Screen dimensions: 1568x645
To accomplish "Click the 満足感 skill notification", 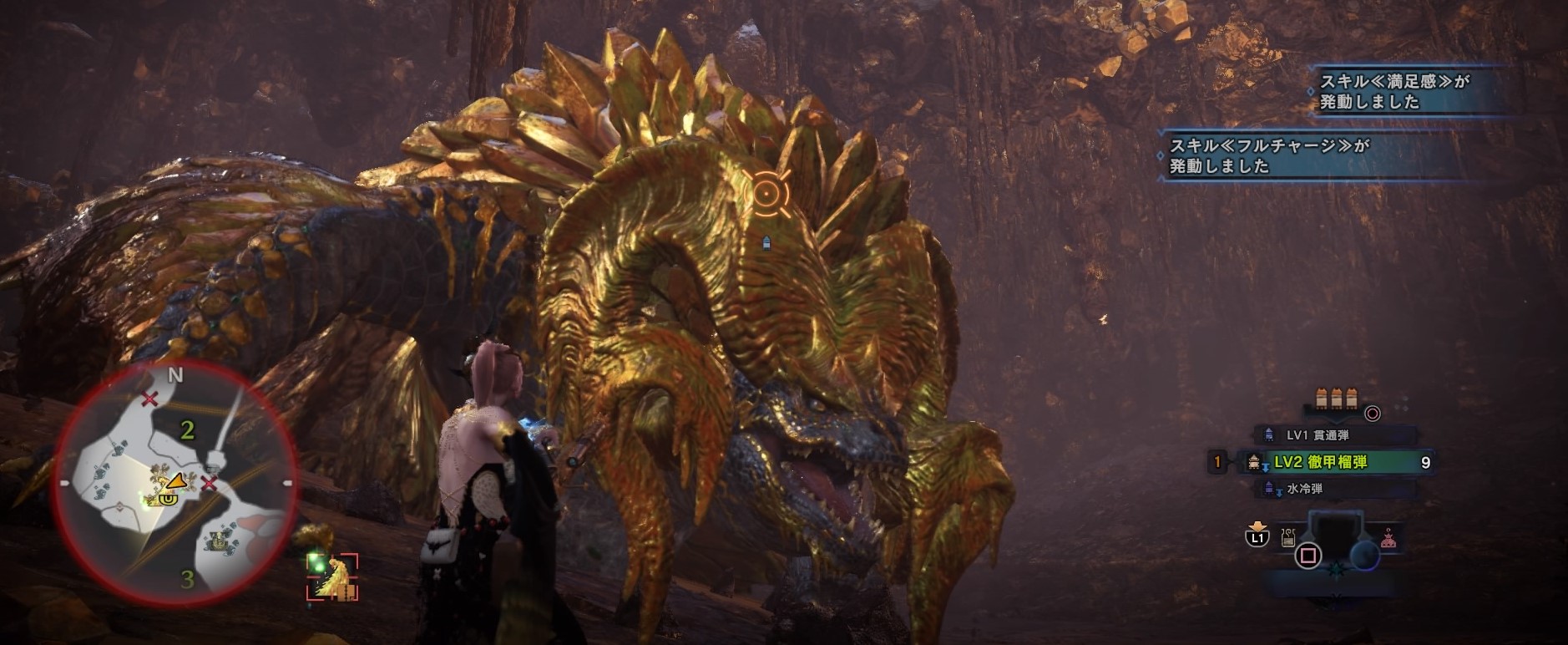I will (1393, 91).
